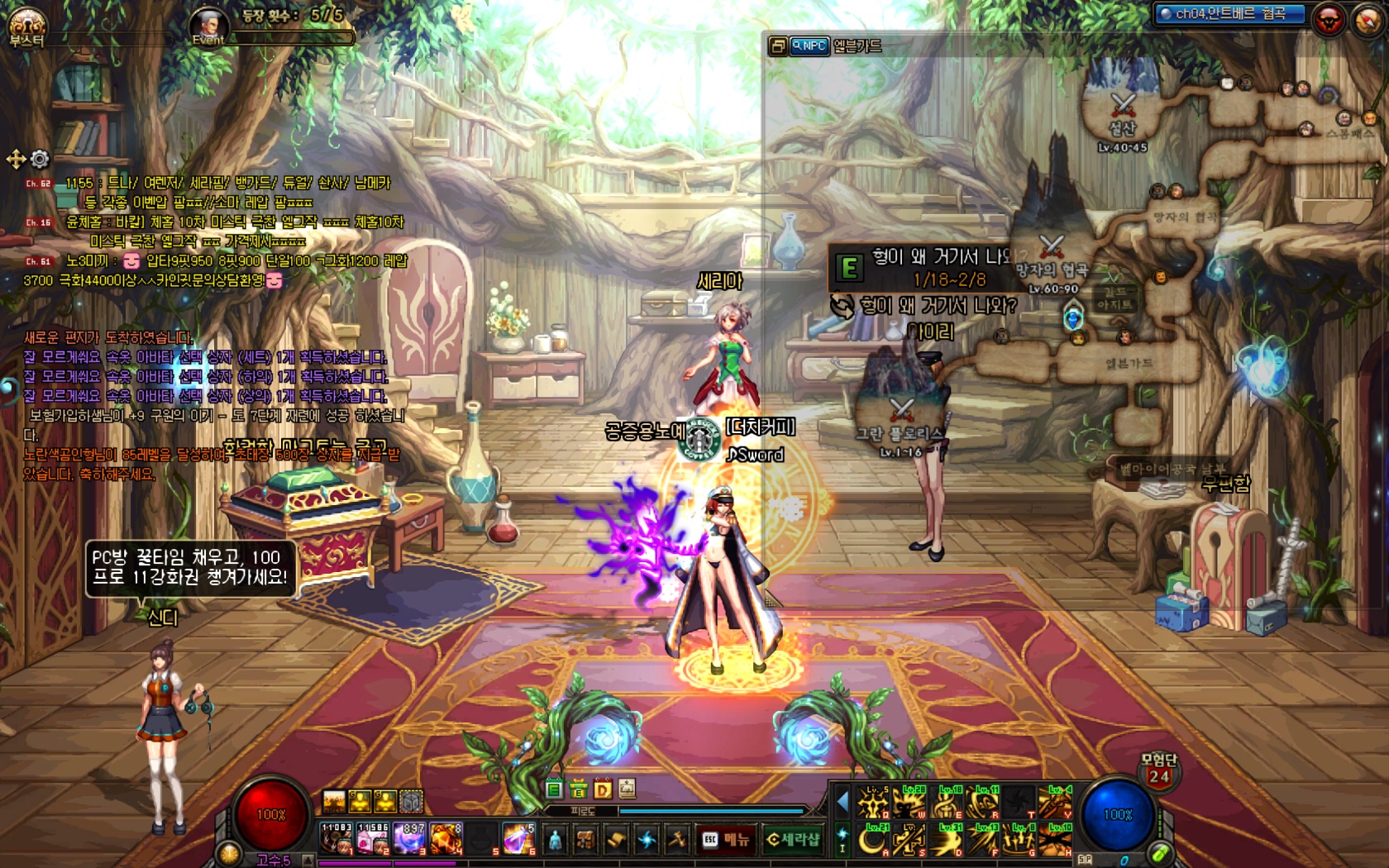Open the 세라샵 cash shop
1389x868 pixels.
pyautogui.click(x=792, y=840)
